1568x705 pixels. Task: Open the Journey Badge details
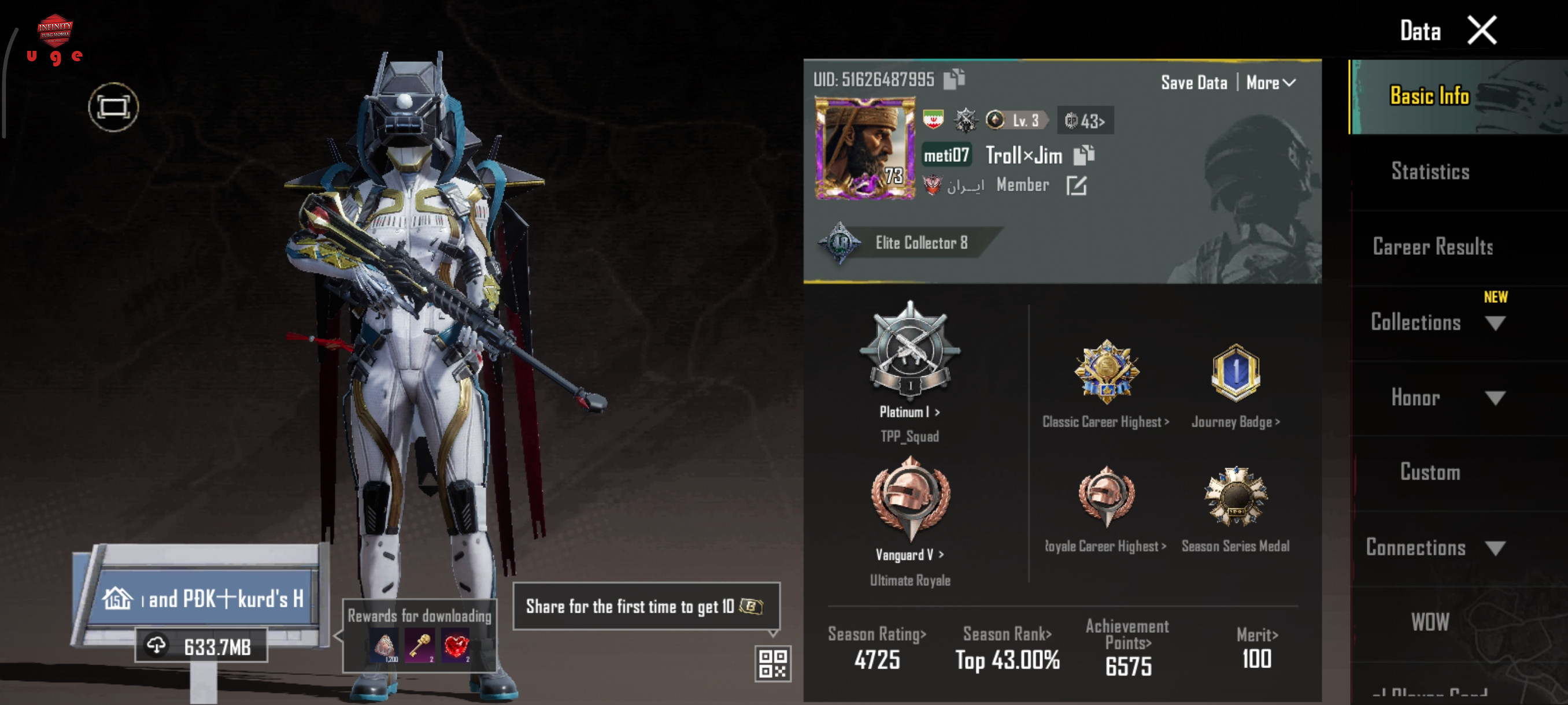click(x=1235, y=421)
